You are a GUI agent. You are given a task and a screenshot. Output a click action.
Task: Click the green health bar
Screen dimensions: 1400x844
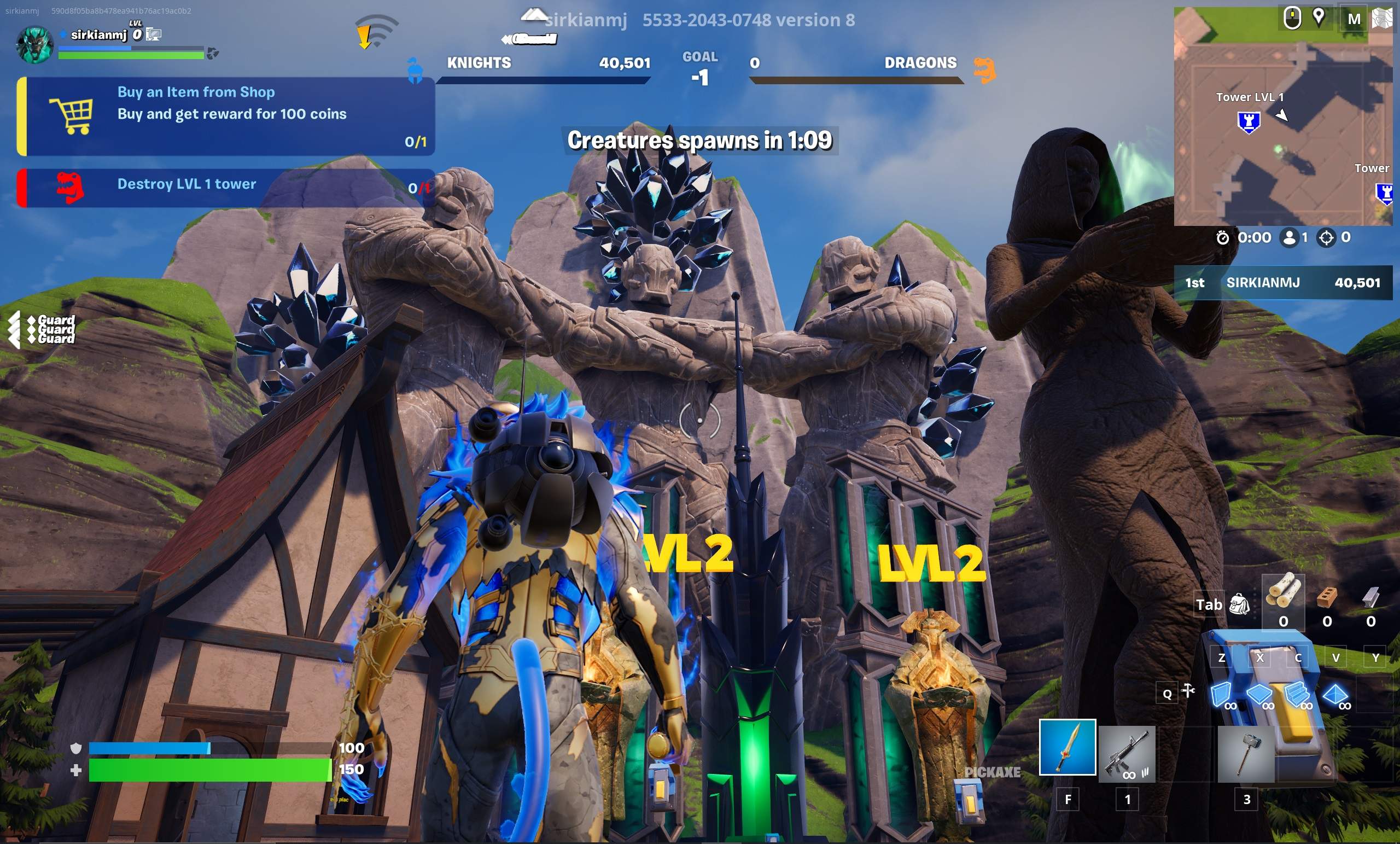[x=210, y=772]
